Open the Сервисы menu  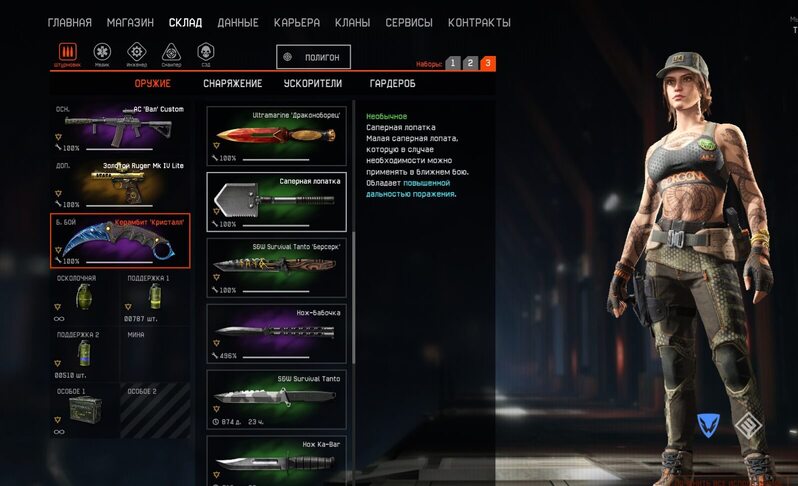(408, 23)
